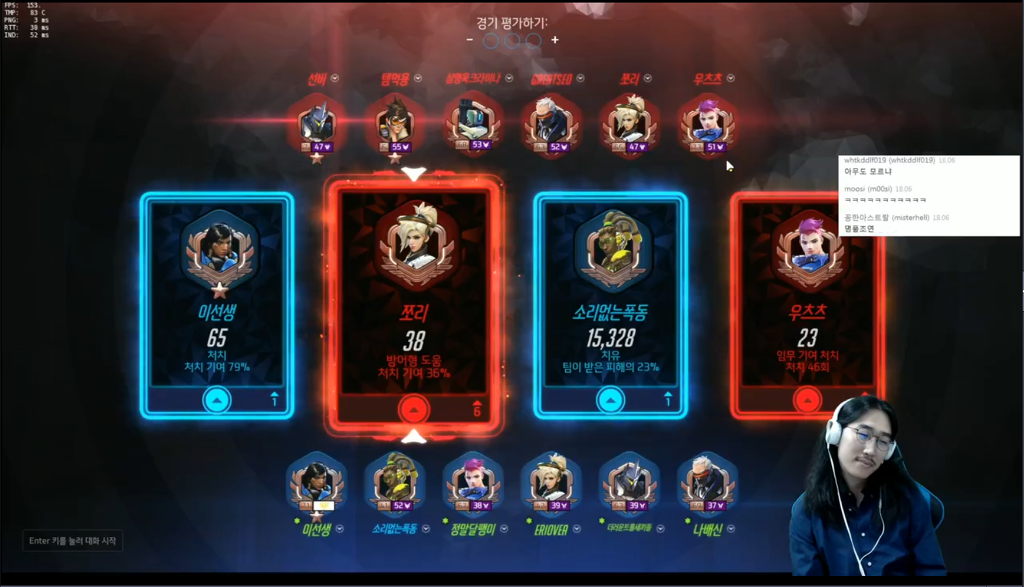This screenshot has width=1024, height=587.
Task: Upvote the 우츠츠 objective kills card
Action: pyautogui.click(x=806, y=399)
